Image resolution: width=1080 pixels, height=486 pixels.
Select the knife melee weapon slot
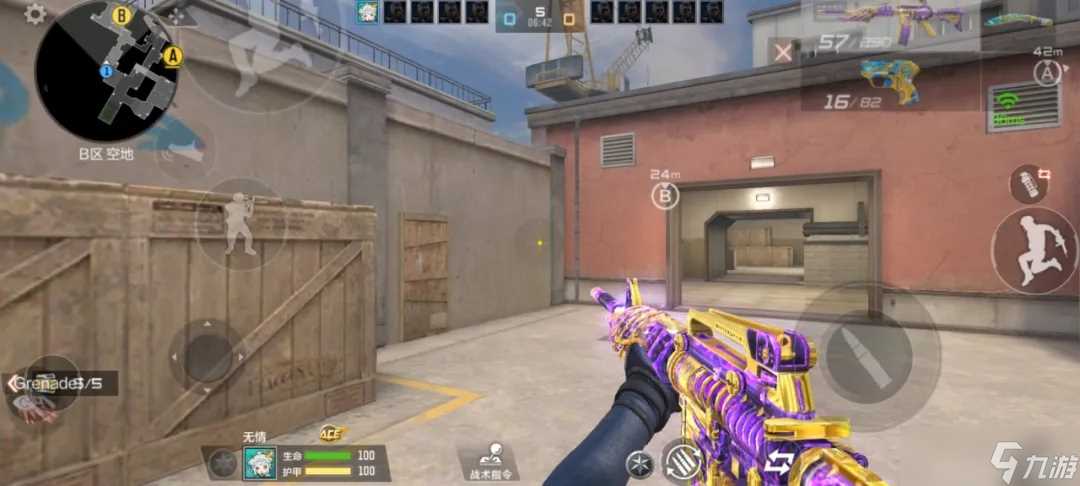(1018, 20)
